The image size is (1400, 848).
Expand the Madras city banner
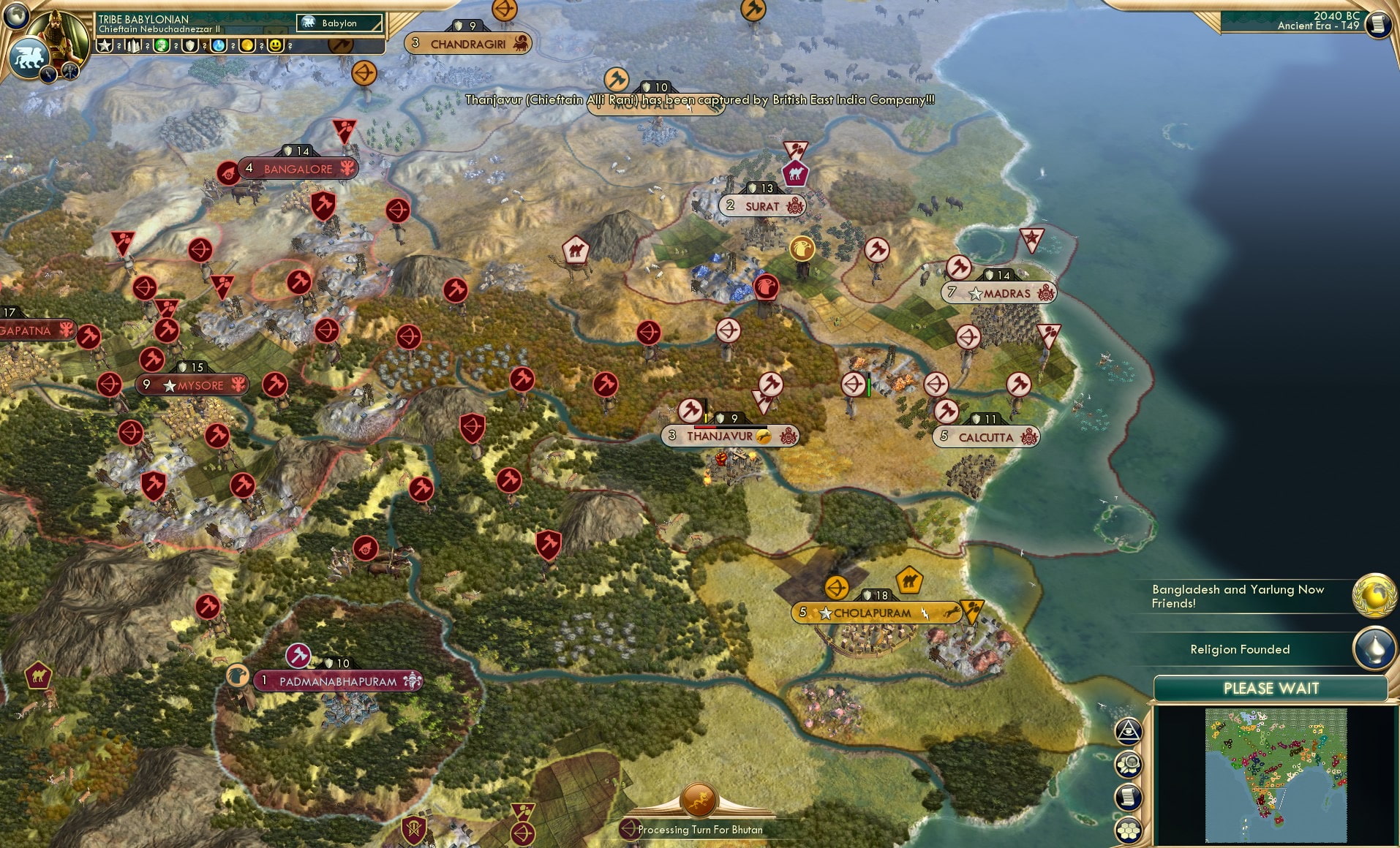click(x=999, y=292)
